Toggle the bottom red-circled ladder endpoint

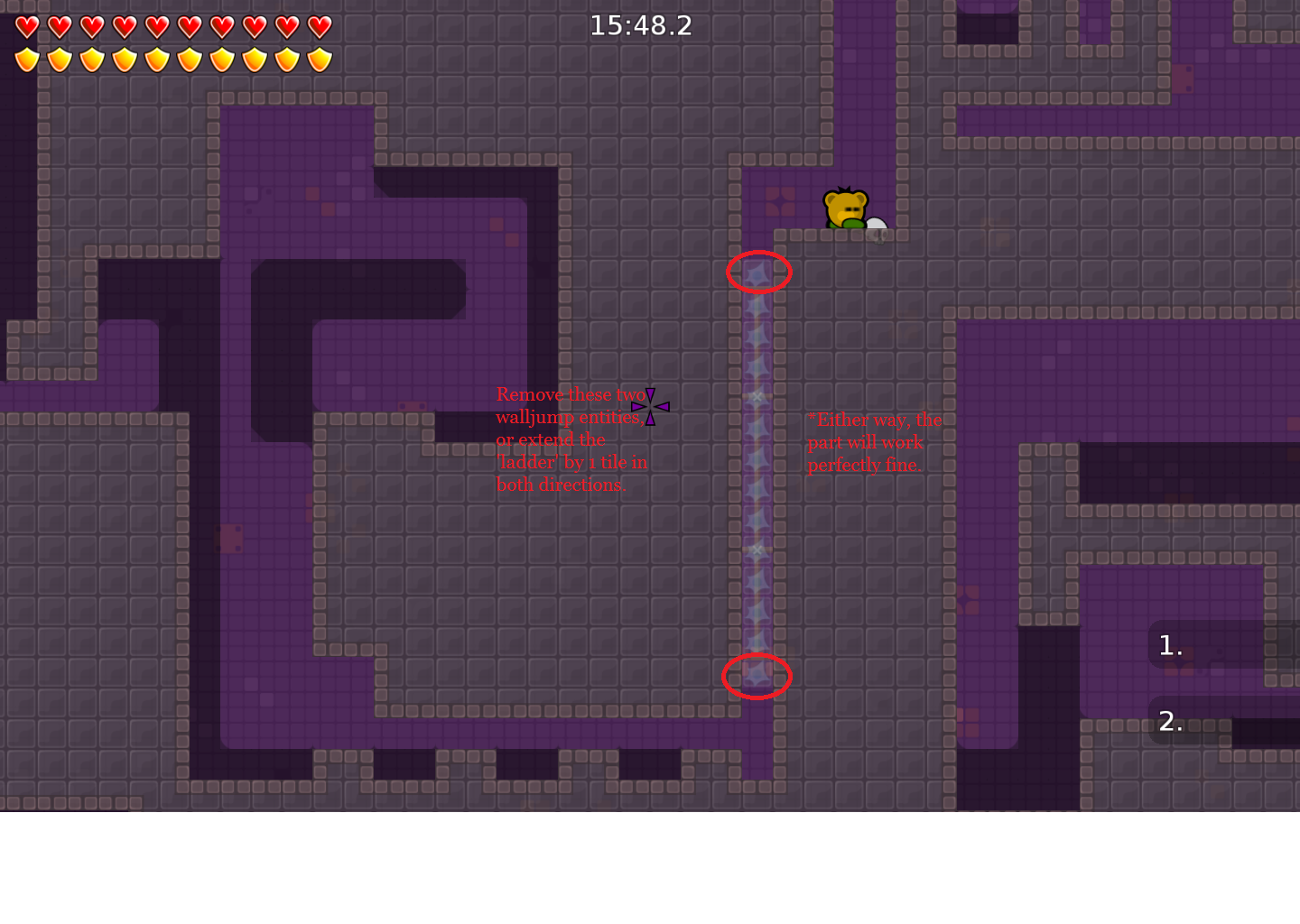[757, 677]
